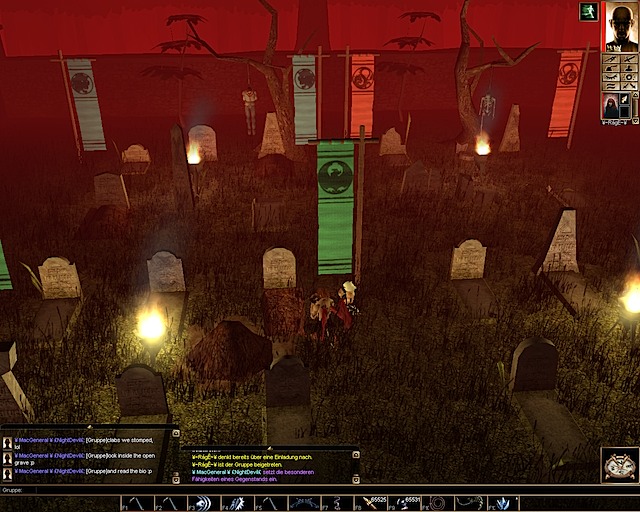Image resolution: width=640 pixels, height=512 pixels.
Task: Activate the F1 quickslot ability
Action: pos(132,503)
